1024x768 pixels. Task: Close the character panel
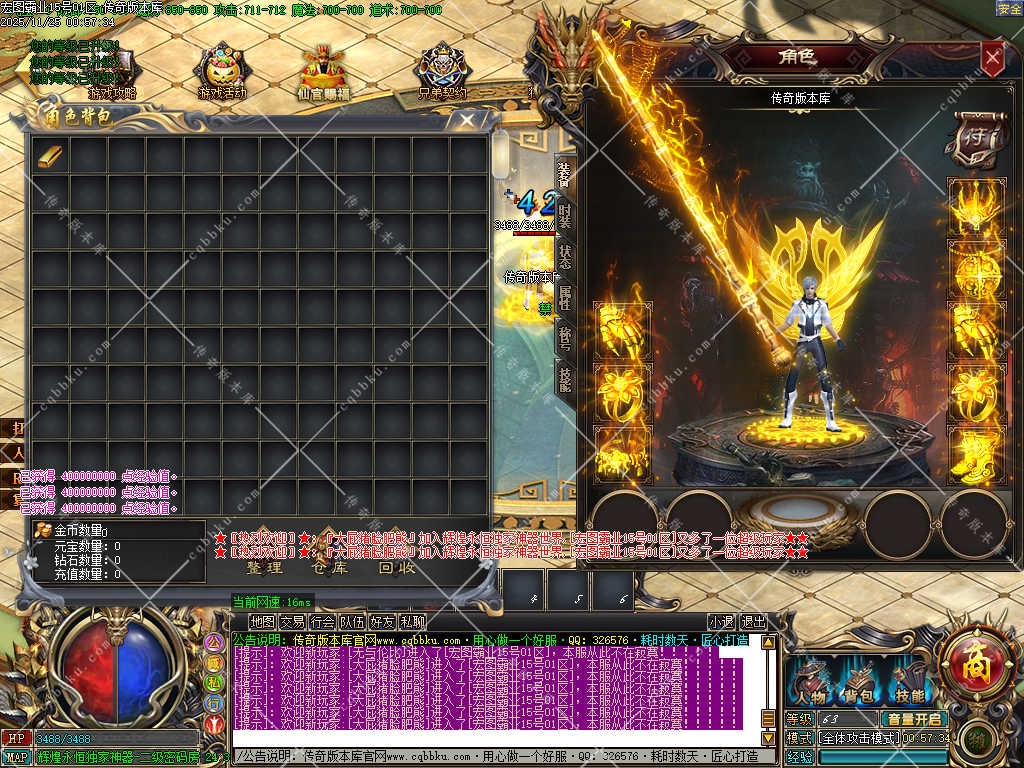click(x=991, y=58)
